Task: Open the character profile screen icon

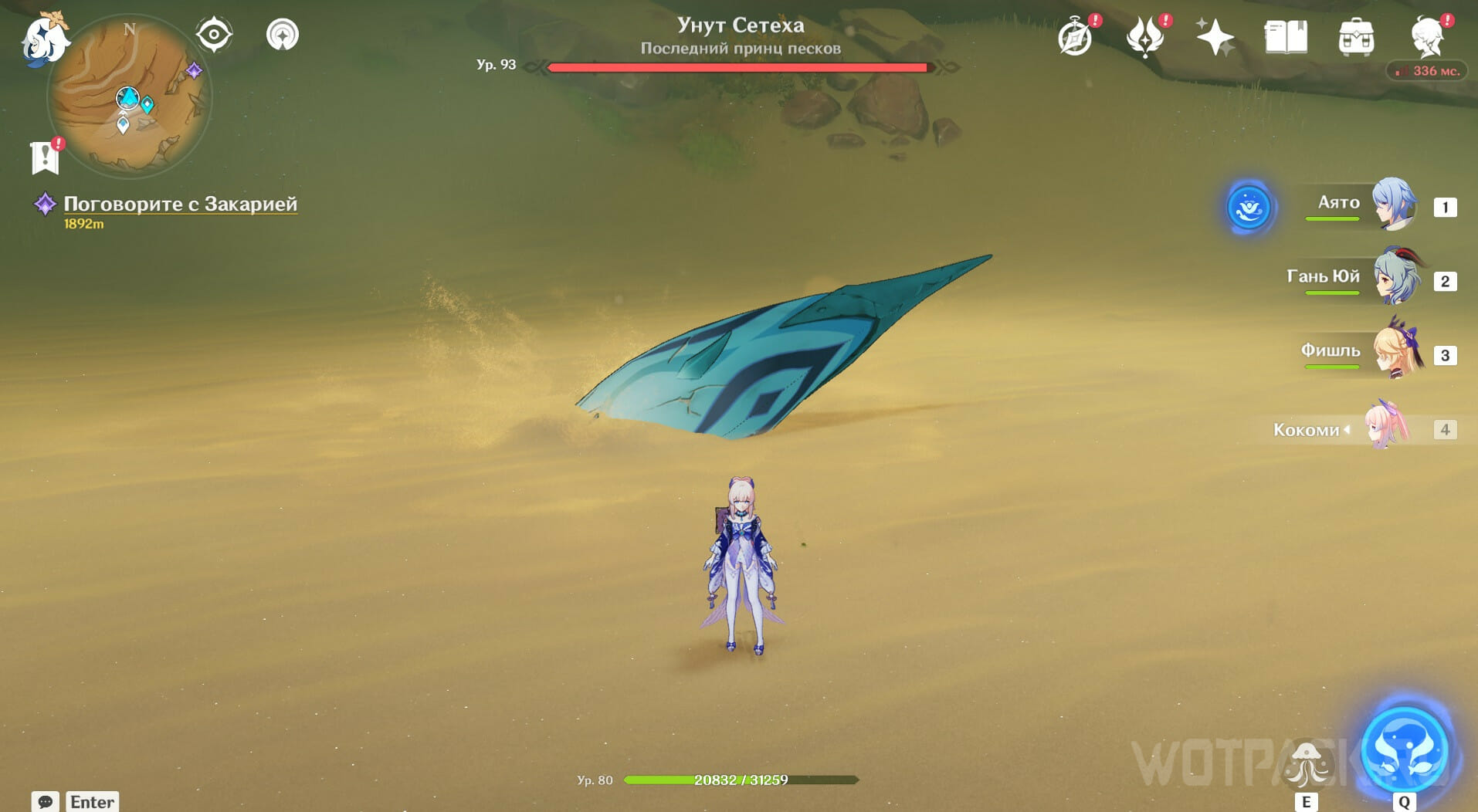Action: 1428,36
